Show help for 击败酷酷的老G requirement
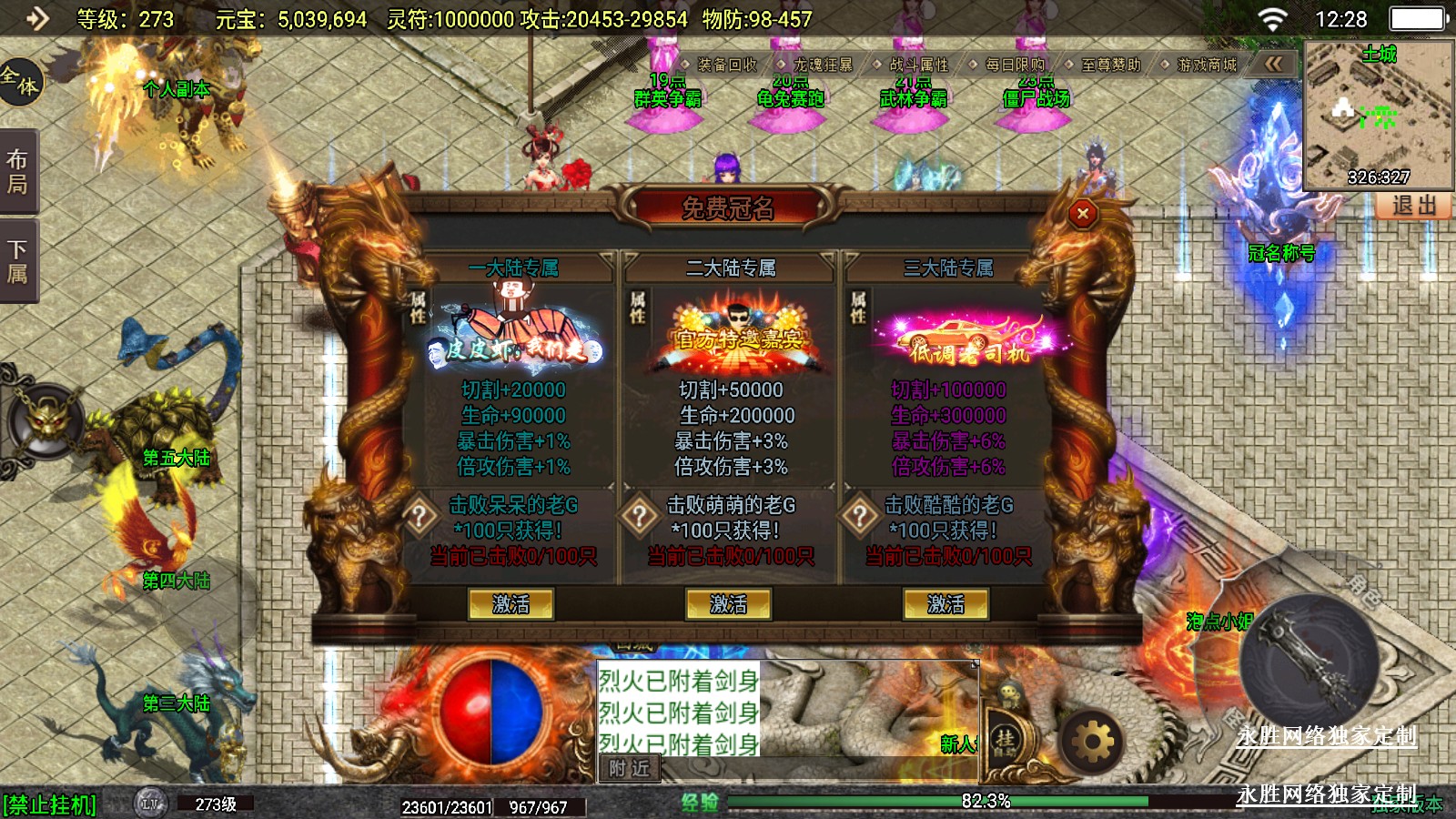This screenshot has width=1456, height=819. [859, 517]
